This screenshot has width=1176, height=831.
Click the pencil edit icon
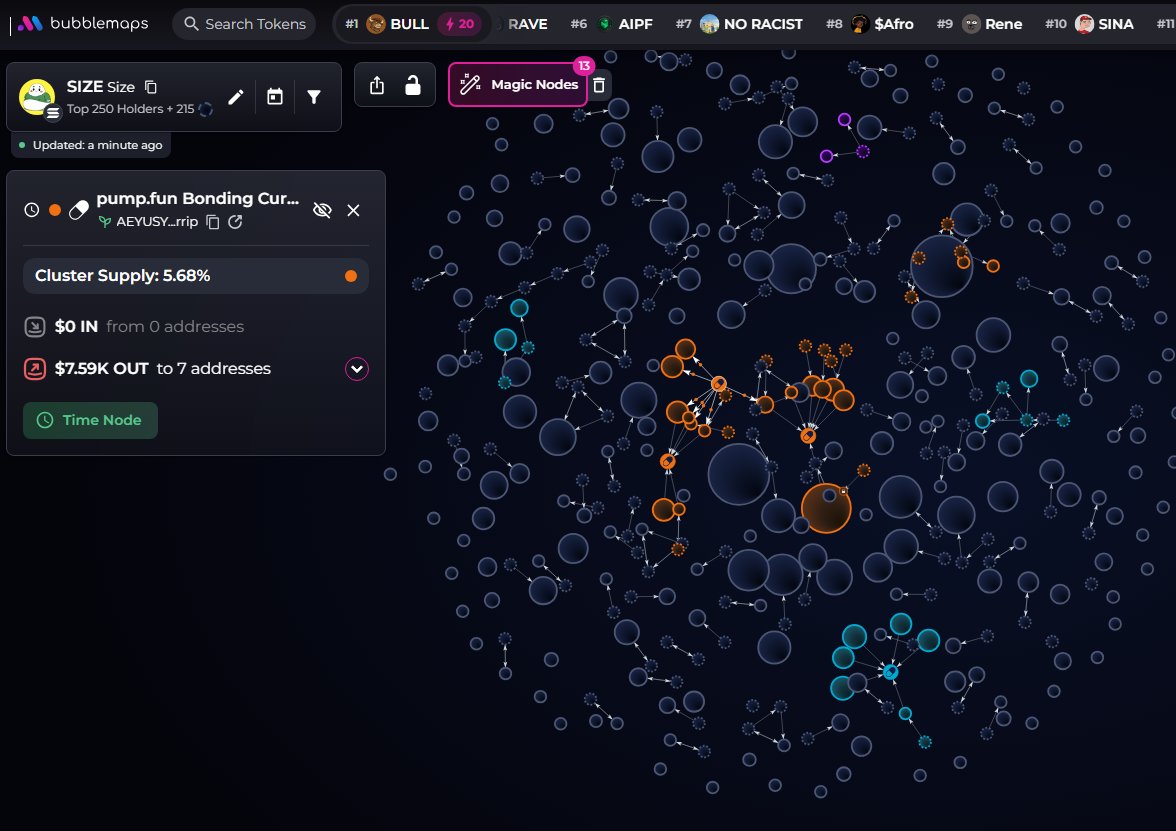pos(236,97)
